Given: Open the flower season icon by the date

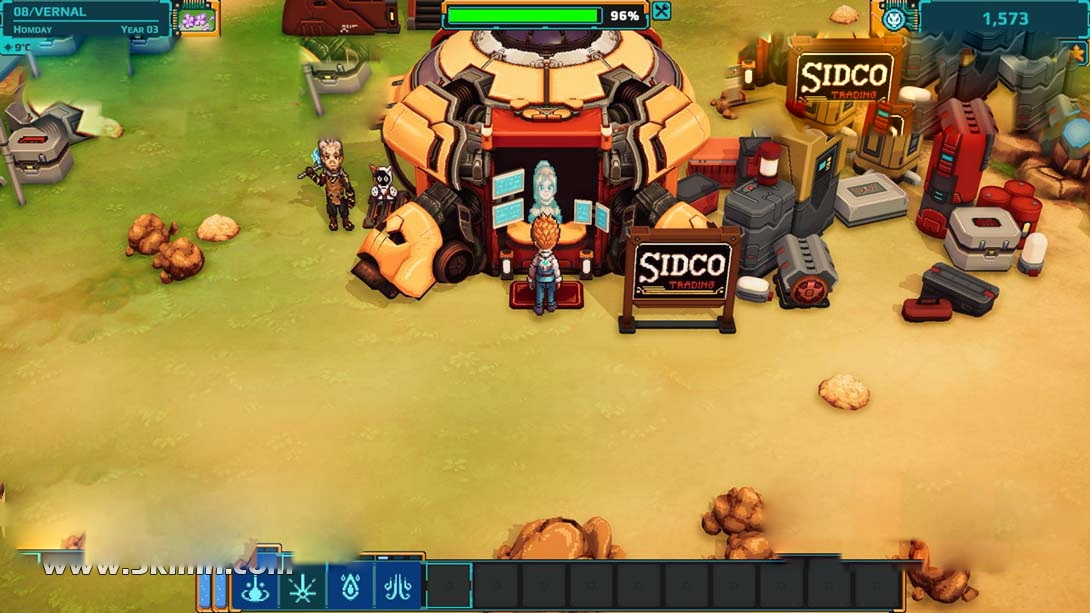Looking at the screenshot, I should pyautogui.click(x=194, y=18).
